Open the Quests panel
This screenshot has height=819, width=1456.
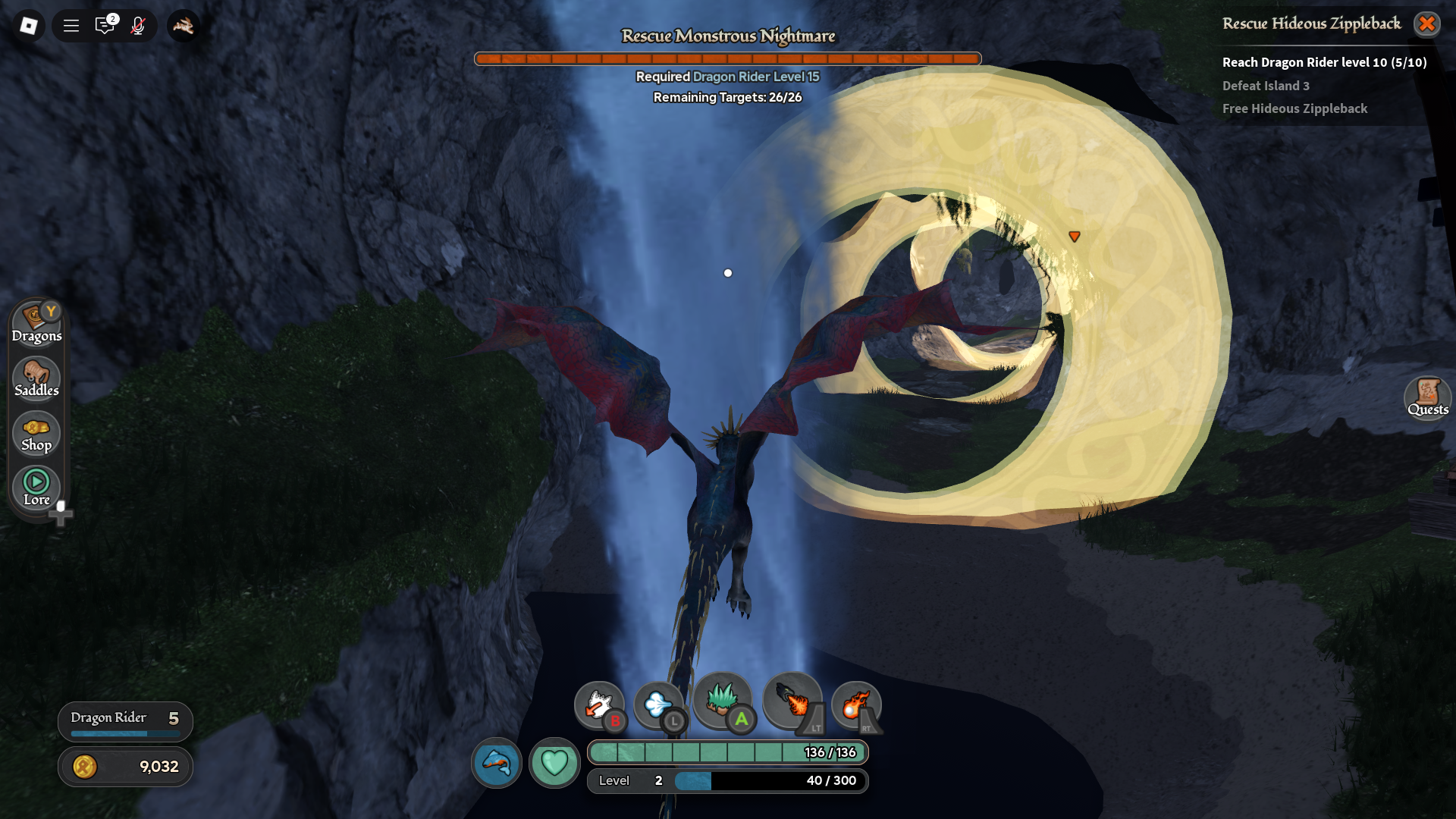(1427, 397)
